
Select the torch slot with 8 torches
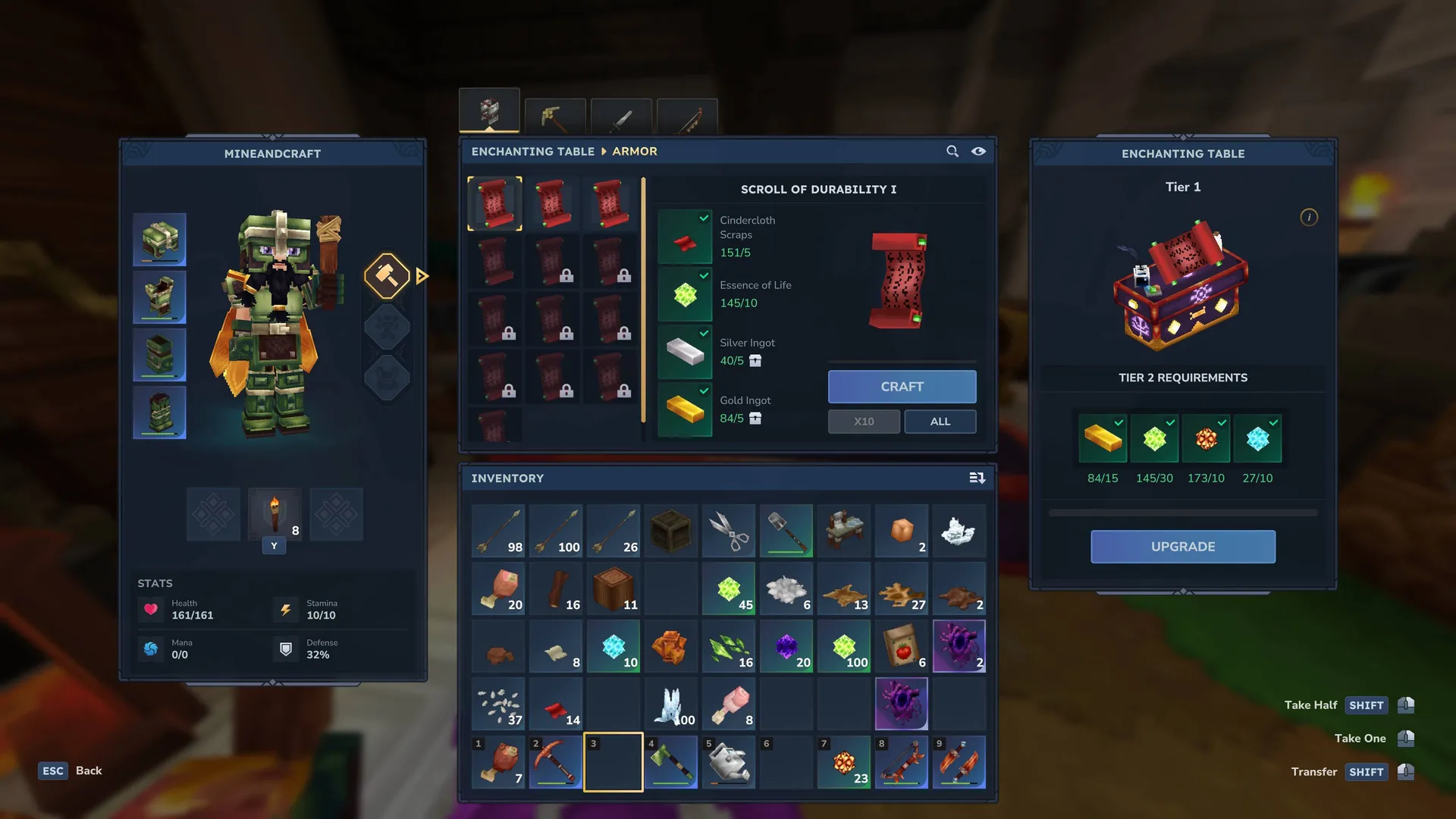click(275, 515)
